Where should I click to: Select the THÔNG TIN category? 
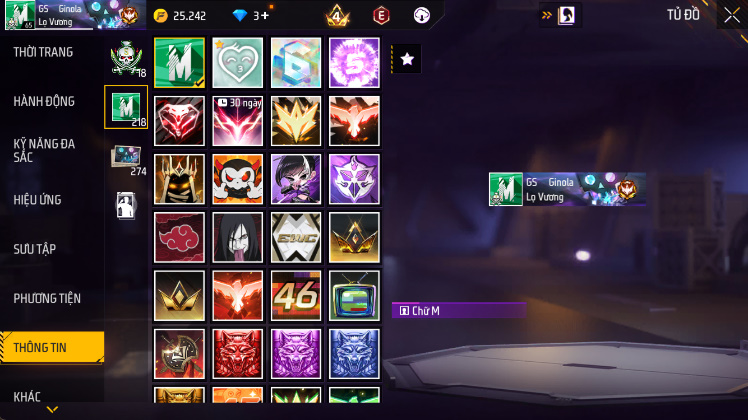click(42, 347)
